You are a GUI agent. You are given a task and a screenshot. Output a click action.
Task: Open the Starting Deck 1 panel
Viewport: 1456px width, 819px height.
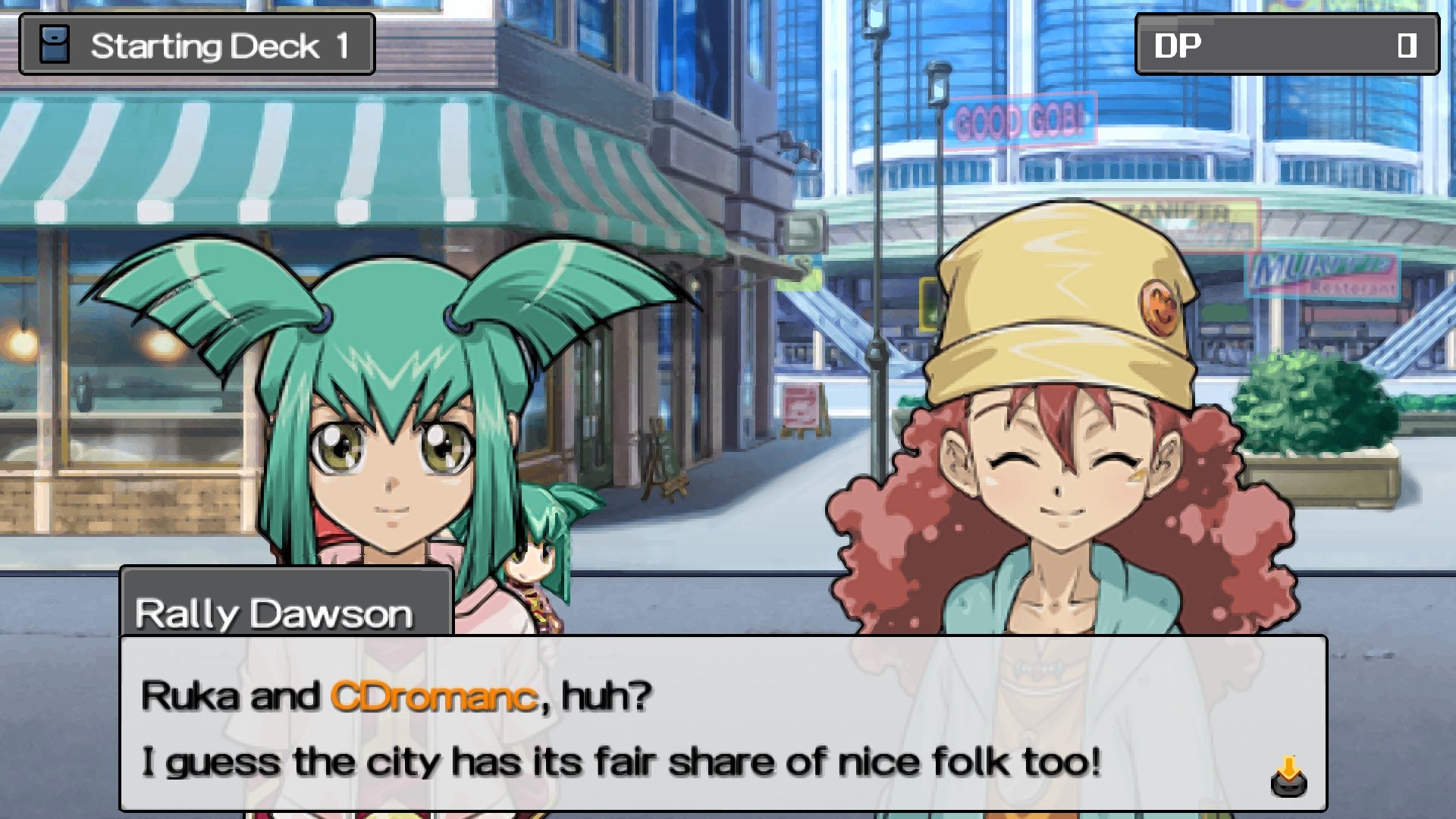(197, 45)
